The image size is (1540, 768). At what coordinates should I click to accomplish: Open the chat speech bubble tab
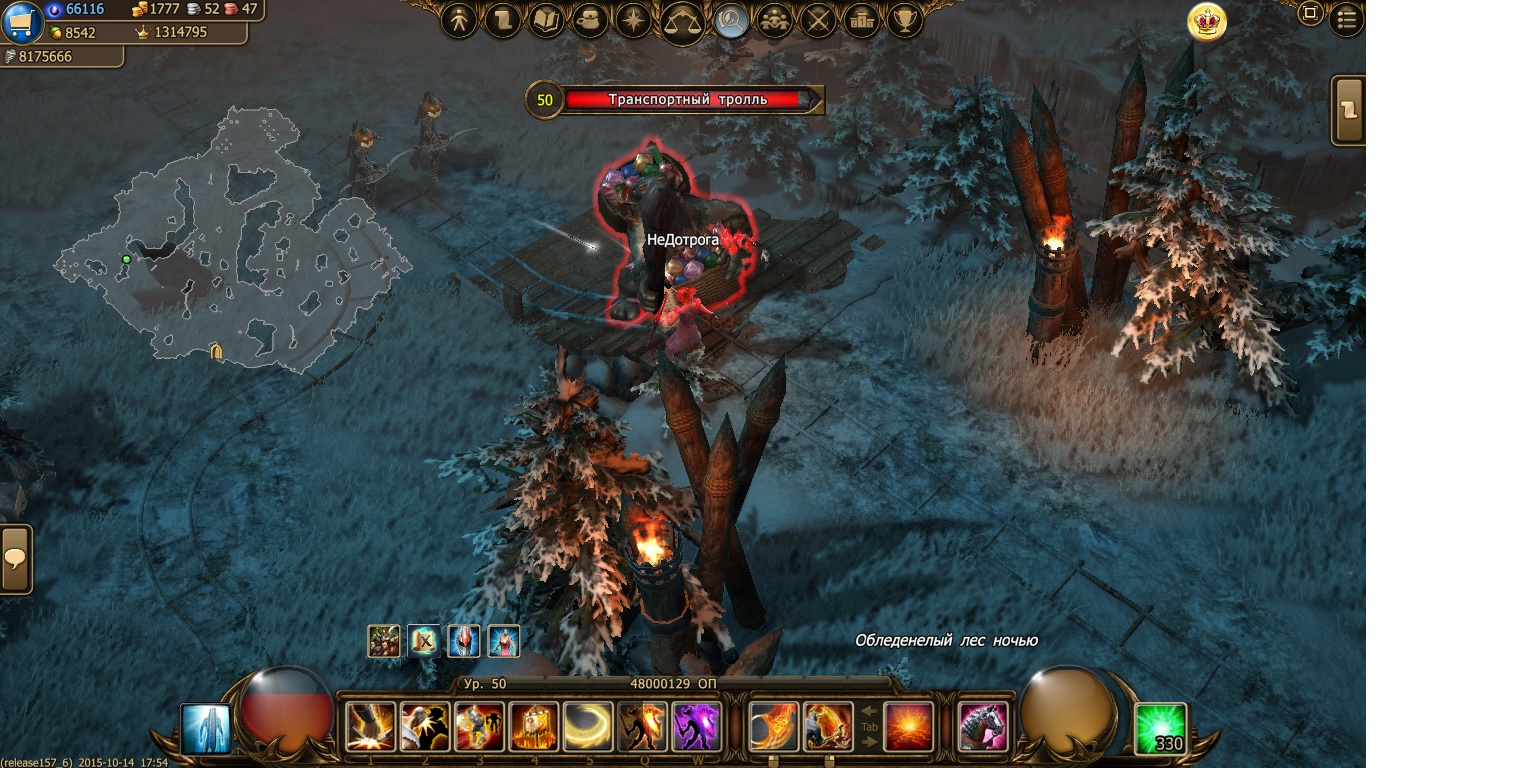pos(16,559)
